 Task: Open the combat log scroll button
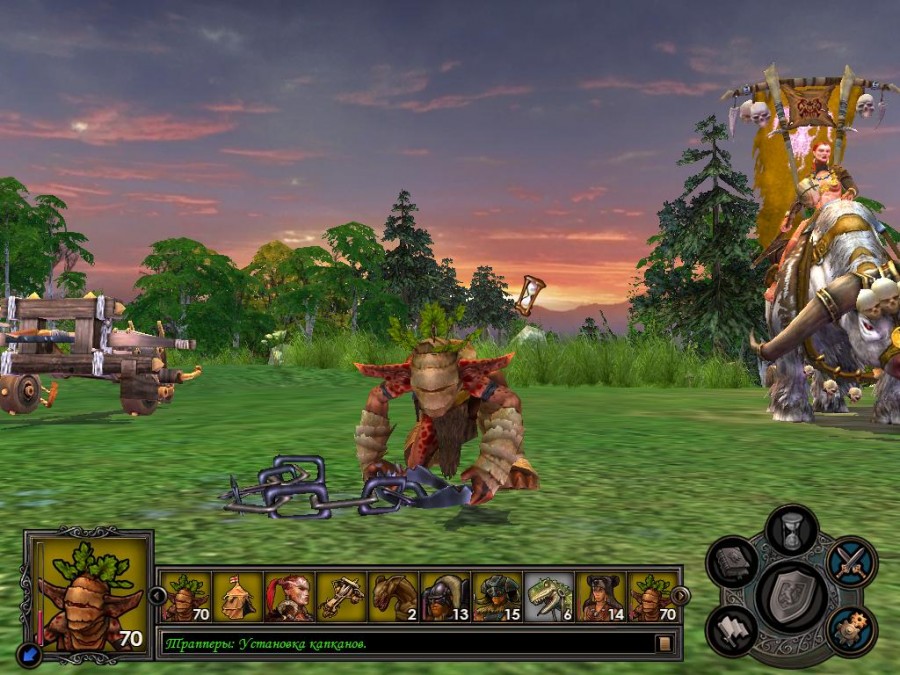point(665,643)
